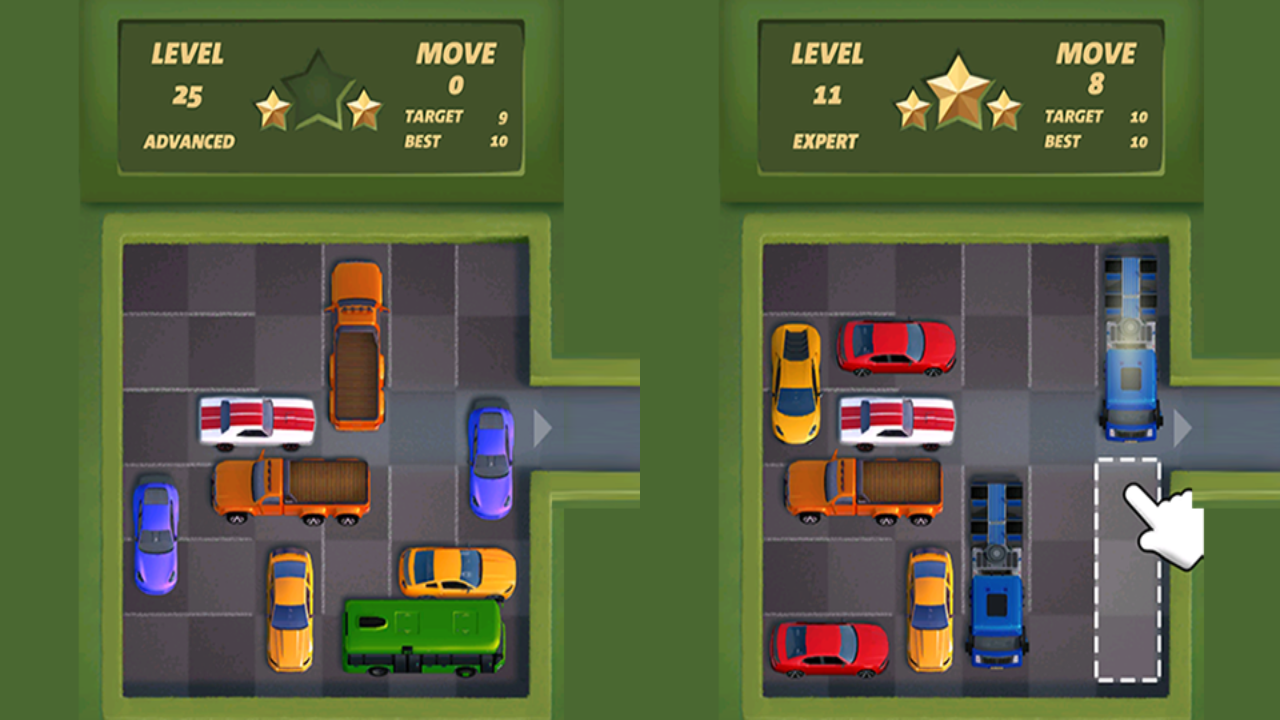This screenshot has width=1280, height=720.
Task: Tap the blue car on the far left edge
Action: 155,535
